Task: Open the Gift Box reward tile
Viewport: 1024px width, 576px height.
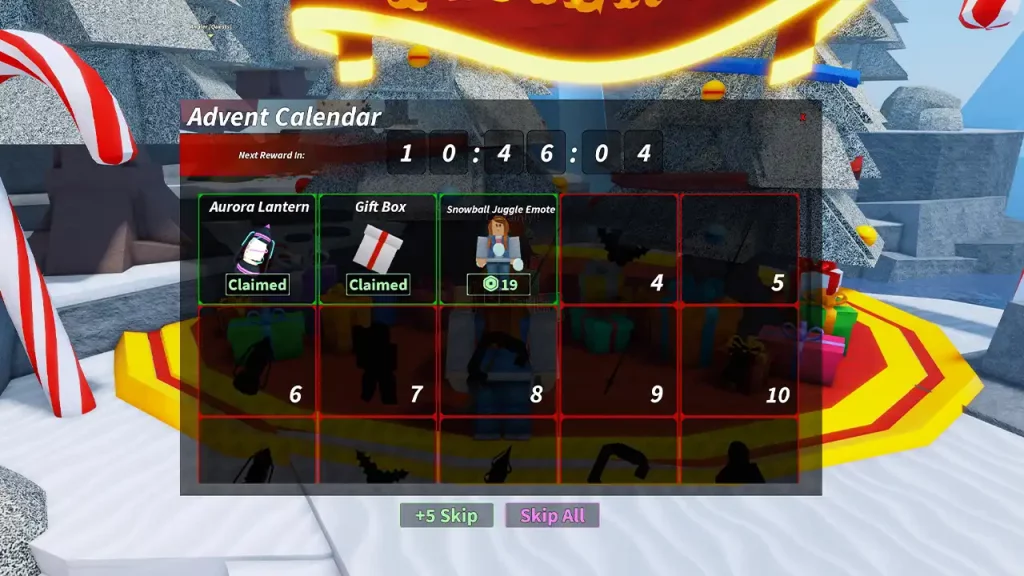Action: [378, 249]
